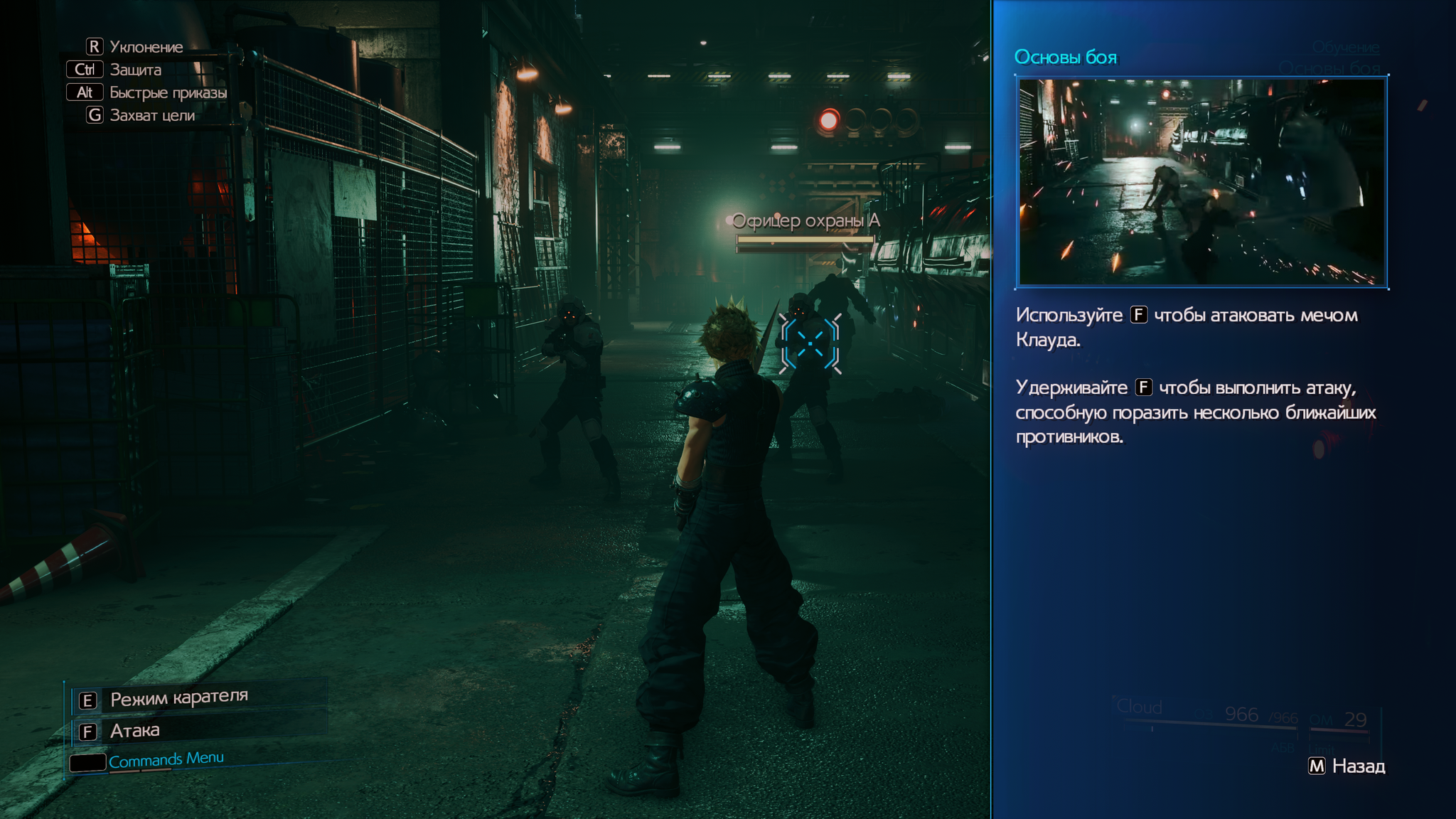The height and width of the screenshot is (819, 1456).
Task: Play the Основы боя tutorial video thumbnail
Action: coord(1201,182)
